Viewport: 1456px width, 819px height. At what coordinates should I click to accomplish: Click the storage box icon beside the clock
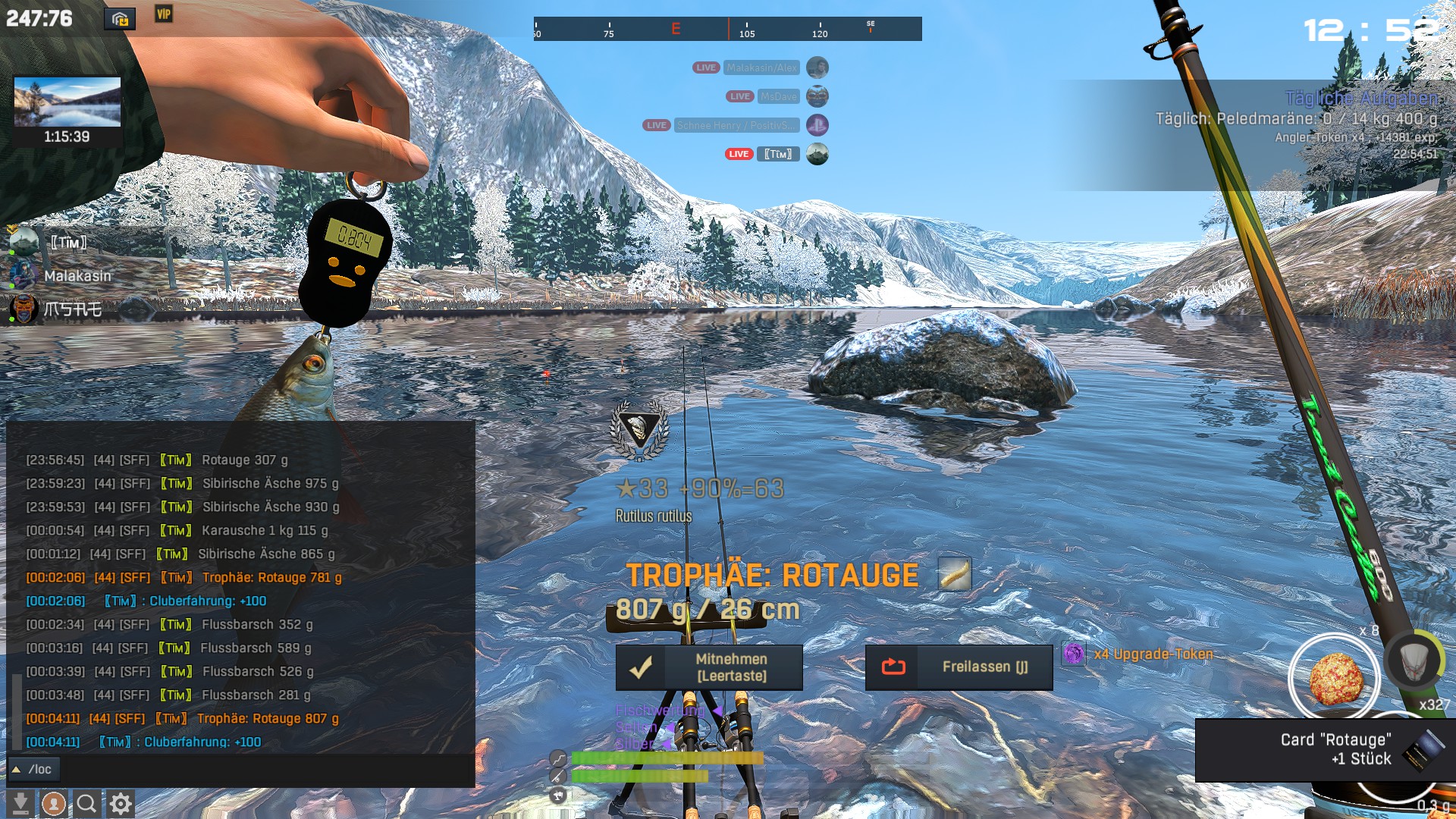pyautogui.click(x=120, y=19)
